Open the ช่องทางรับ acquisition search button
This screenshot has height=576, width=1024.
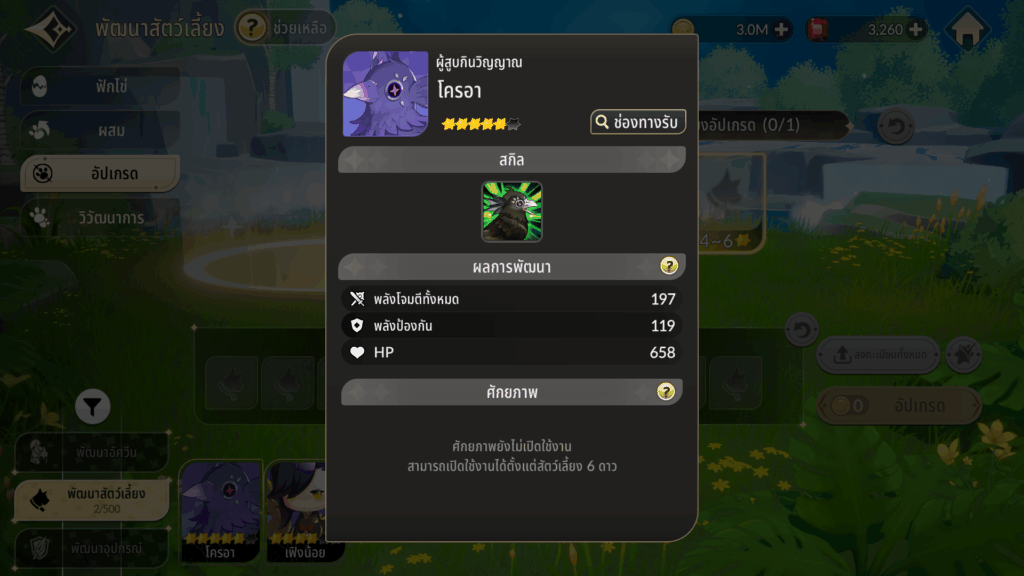638,122
